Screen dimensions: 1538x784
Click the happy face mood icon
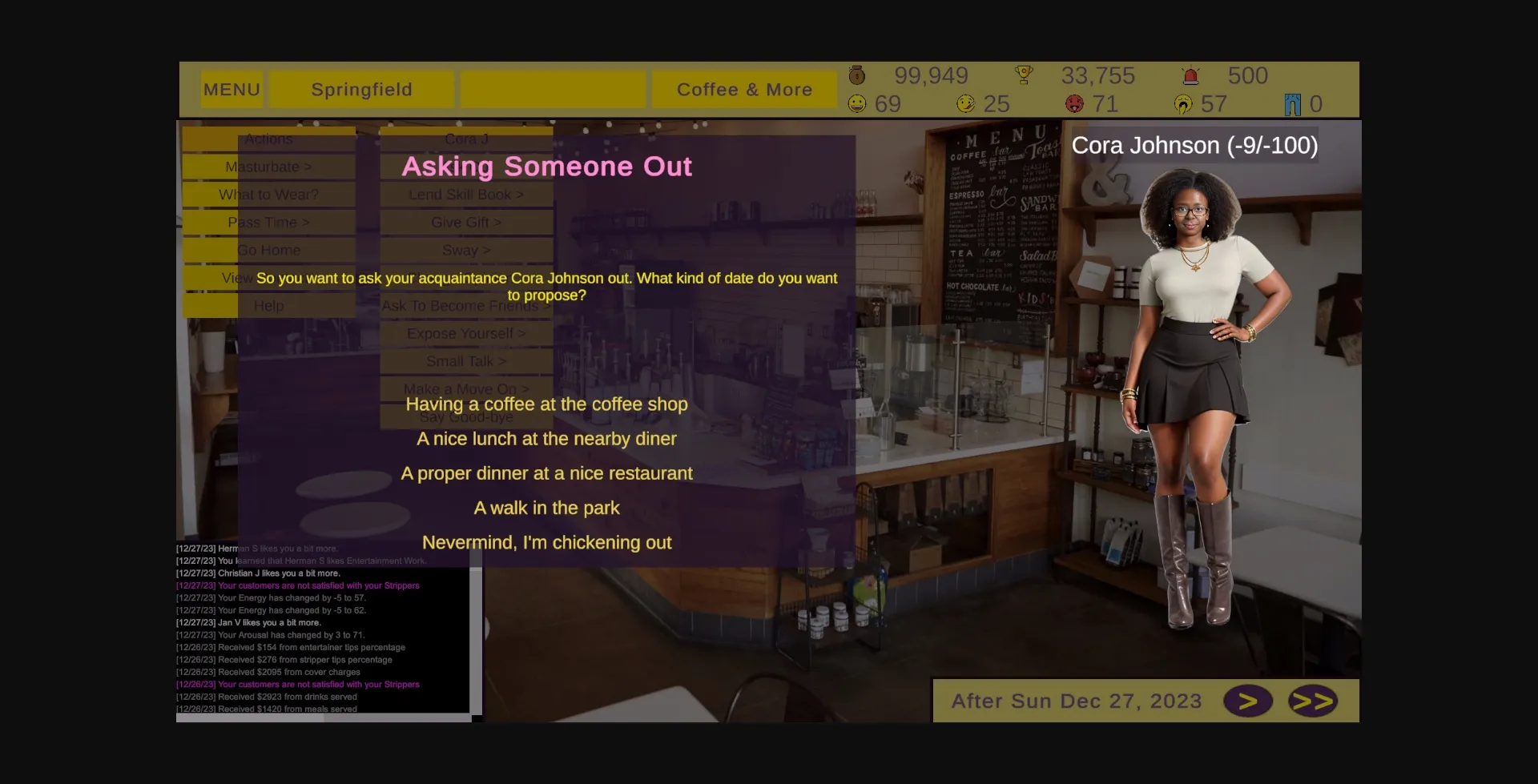(x=856, y=103)
